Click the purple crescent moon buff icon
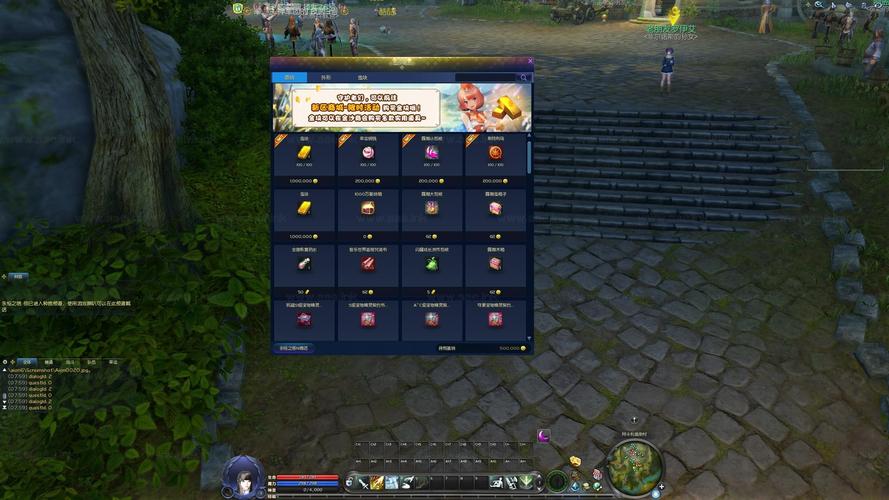The image size is (889, 500). pos(544,435)
